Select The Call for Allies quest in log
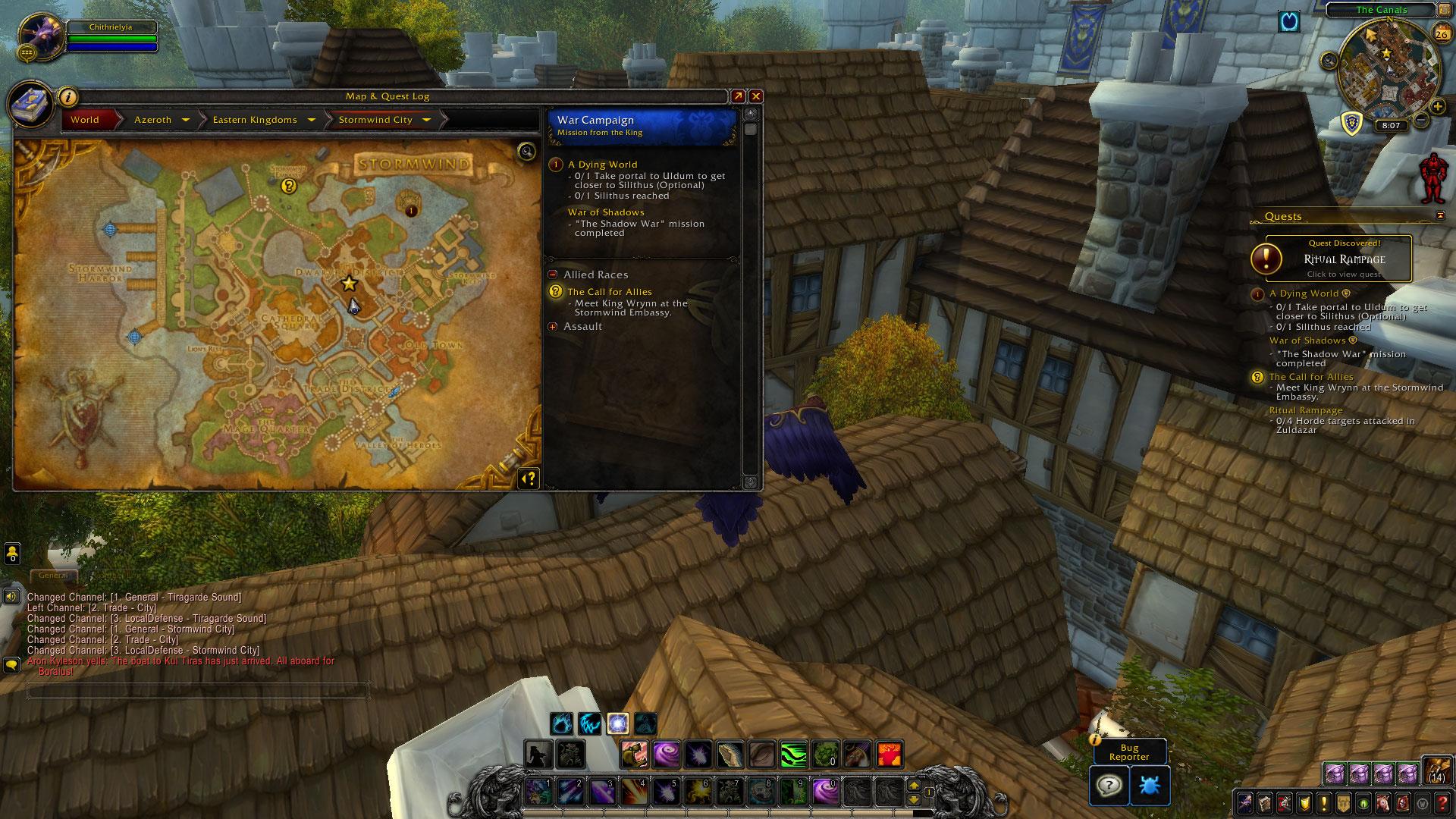The height and width of the screenshot is (819, 1456). (610, 292)
